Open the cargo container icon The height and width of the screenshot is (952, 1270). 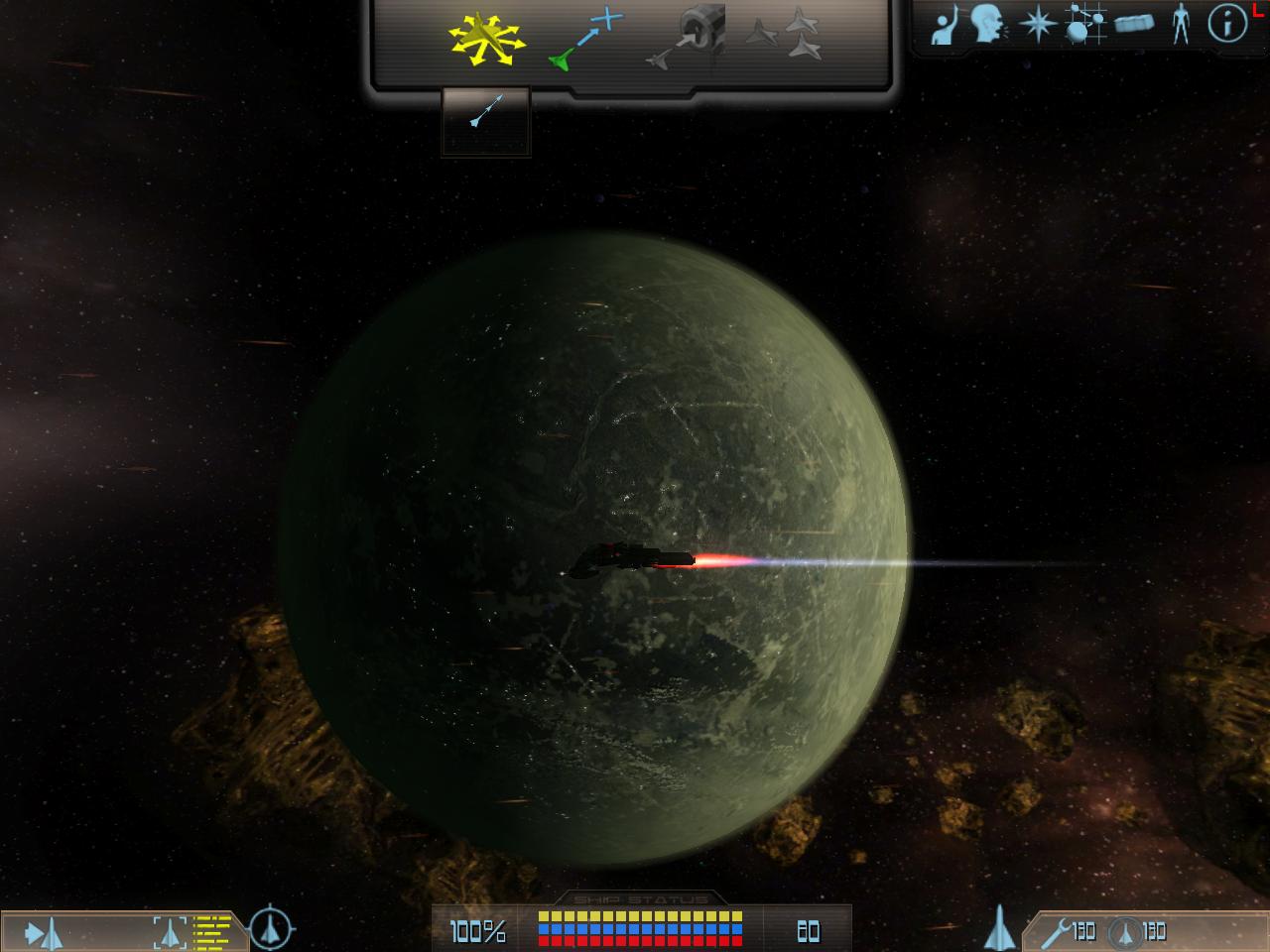point(1134,24)
